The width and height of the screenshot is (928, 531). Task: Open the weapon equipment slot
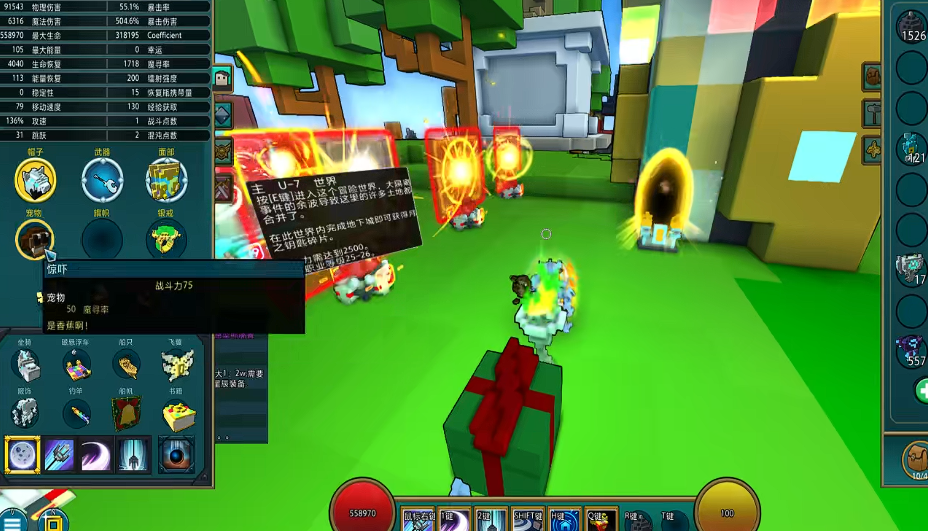point(102,179)
